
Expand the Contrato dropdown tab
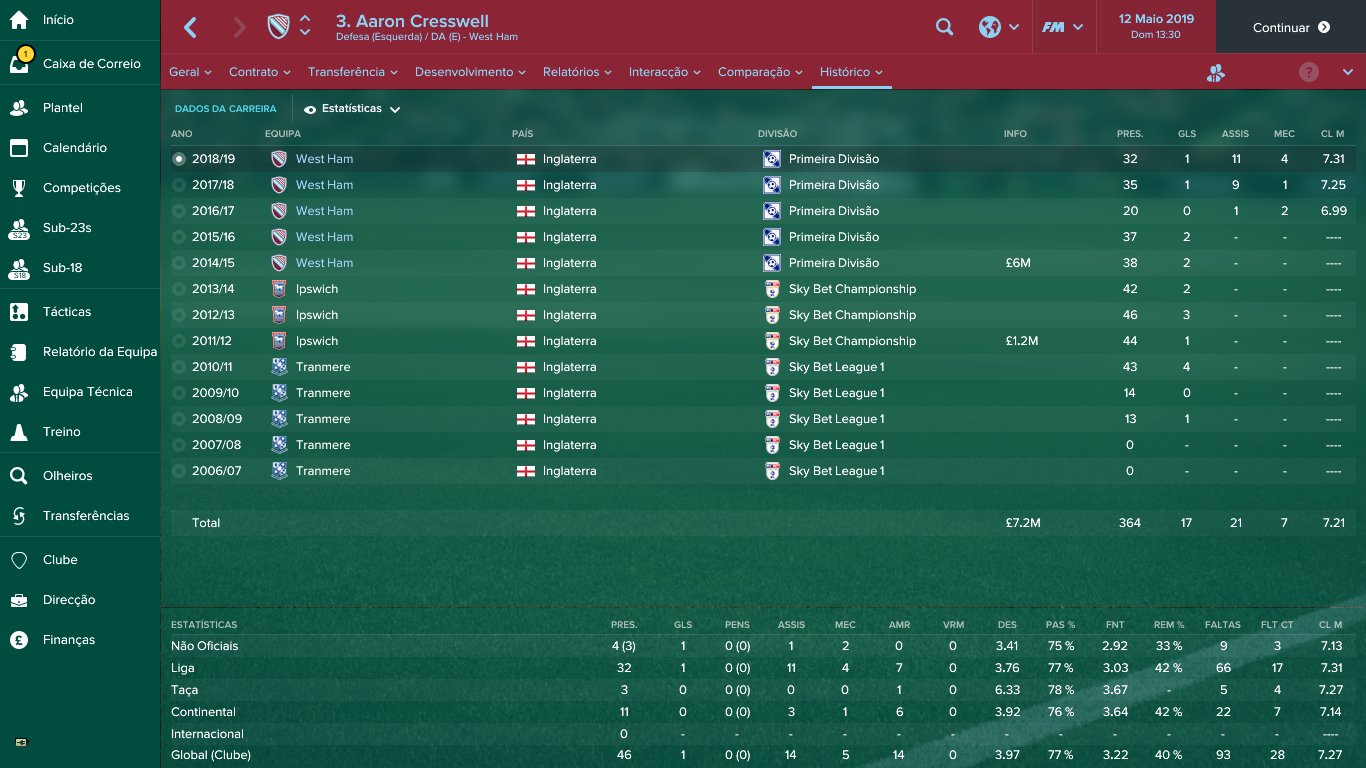[259, 72]
